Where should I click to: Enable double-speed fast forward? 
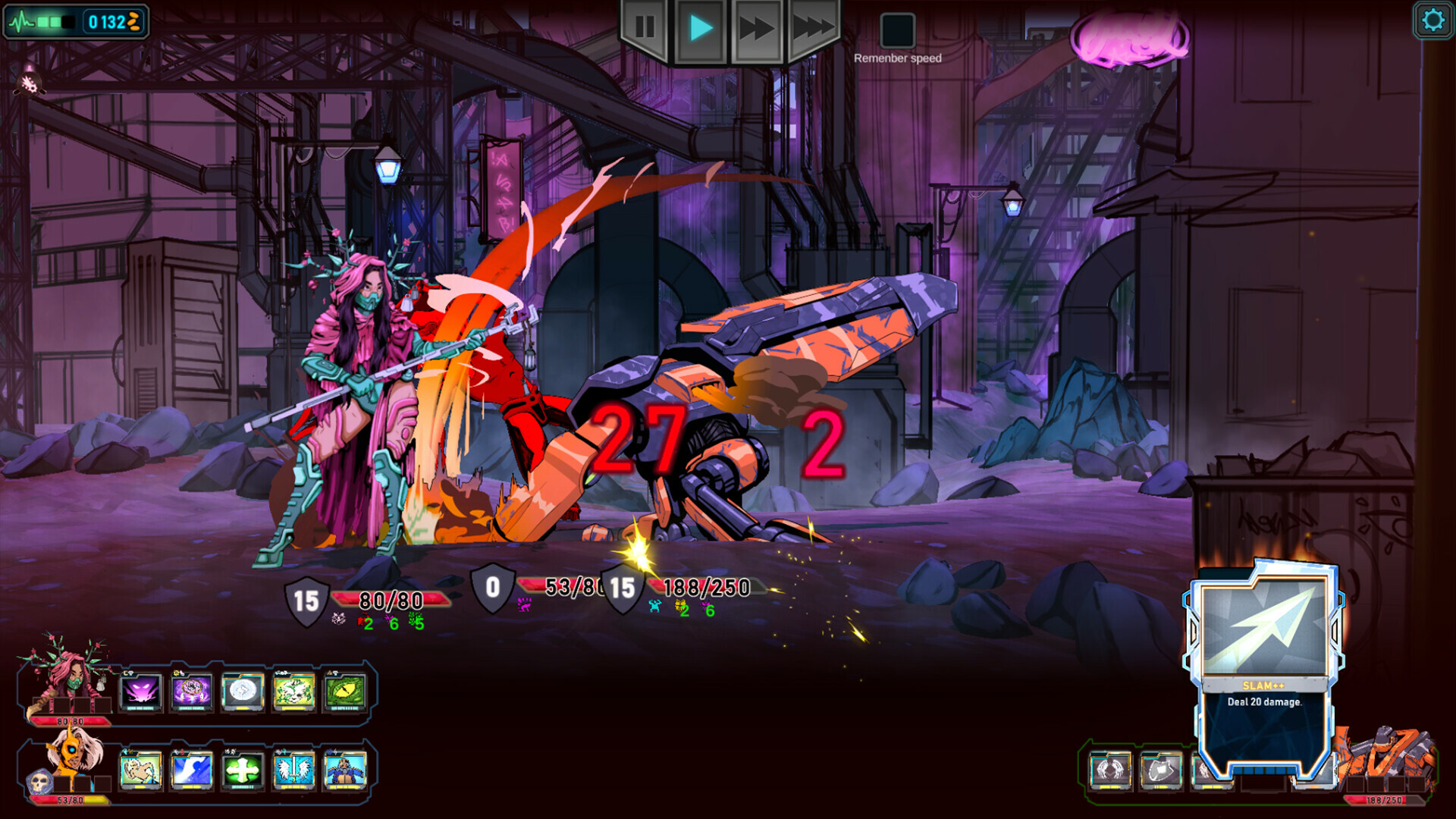(755, 29)
